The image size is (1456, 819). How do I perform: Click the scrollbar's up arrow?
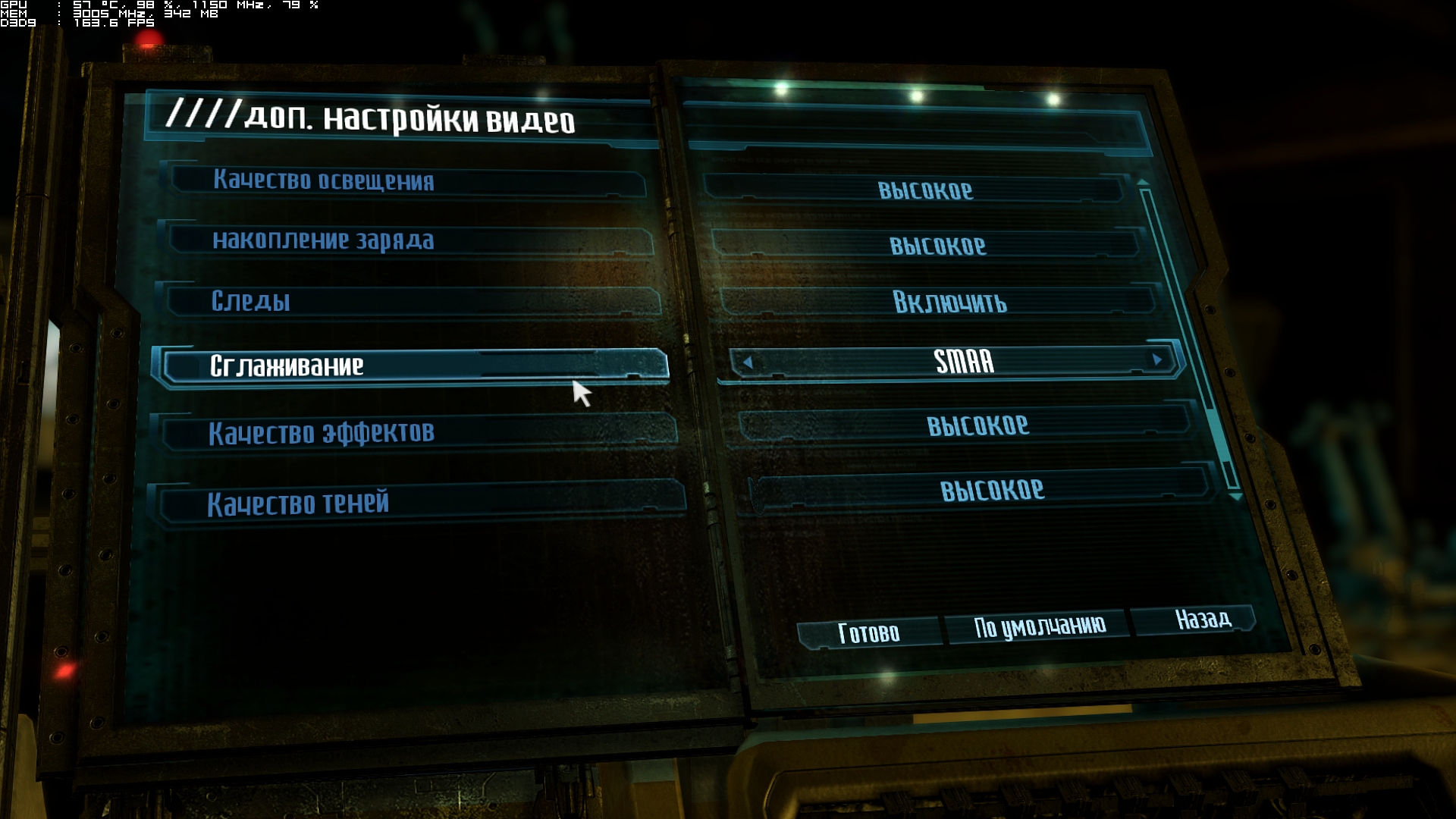click(x=1143, y=182)
